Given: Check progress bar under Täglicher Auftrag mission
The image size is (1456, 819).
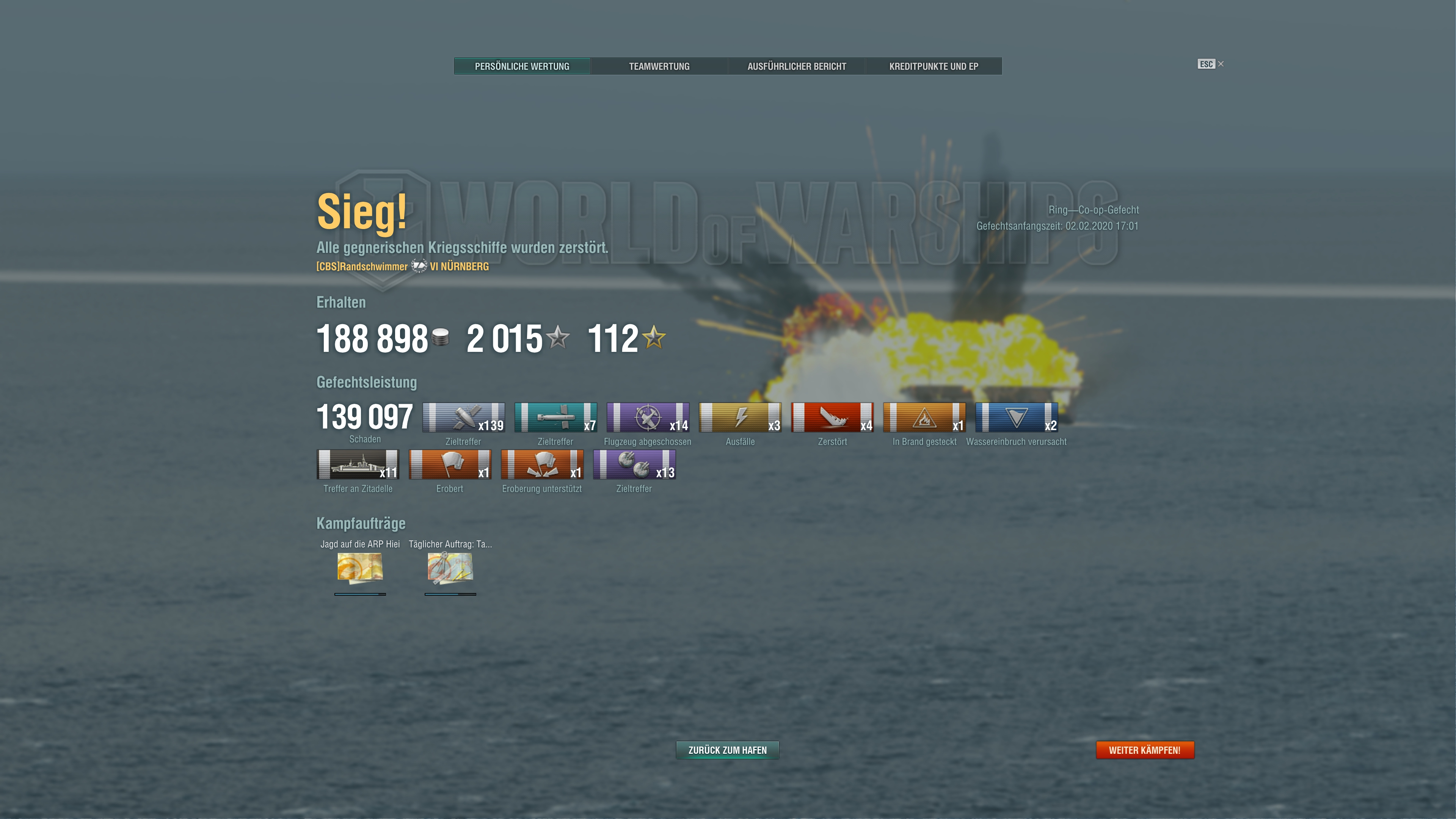Looking at the screenshot, I should pos(450,595).
